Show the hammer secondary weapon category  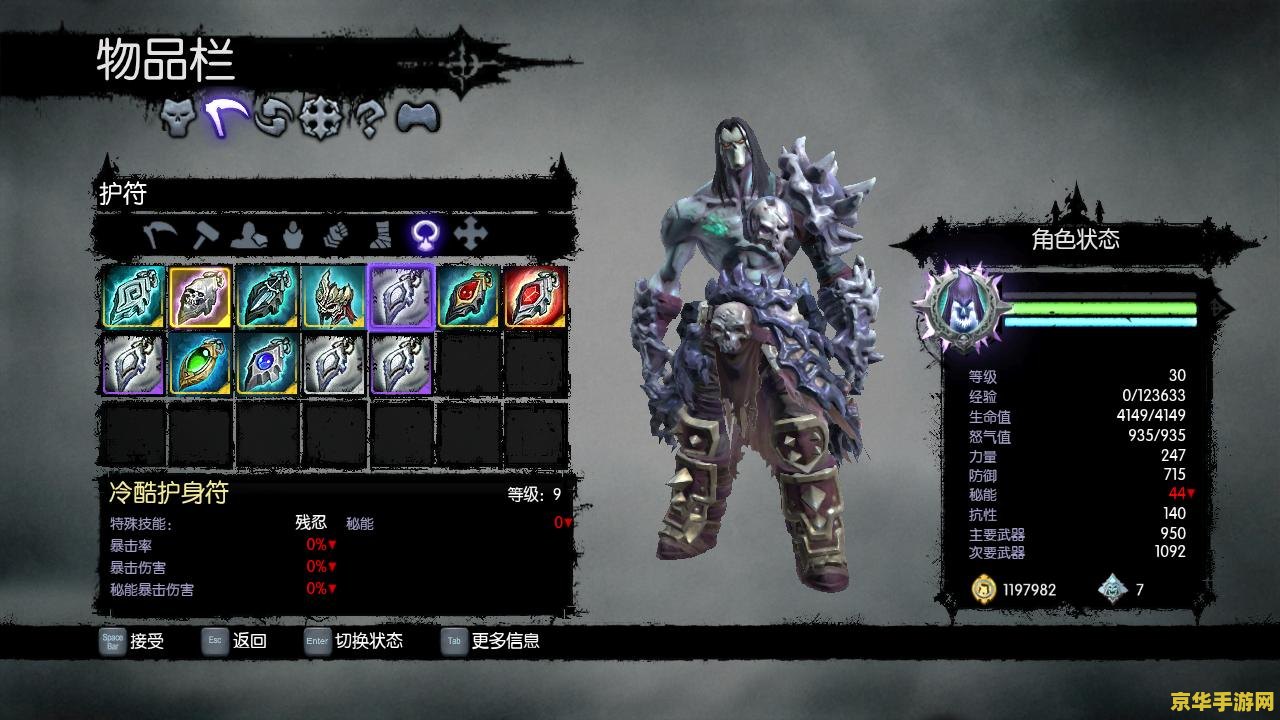(x=205, y=235)
